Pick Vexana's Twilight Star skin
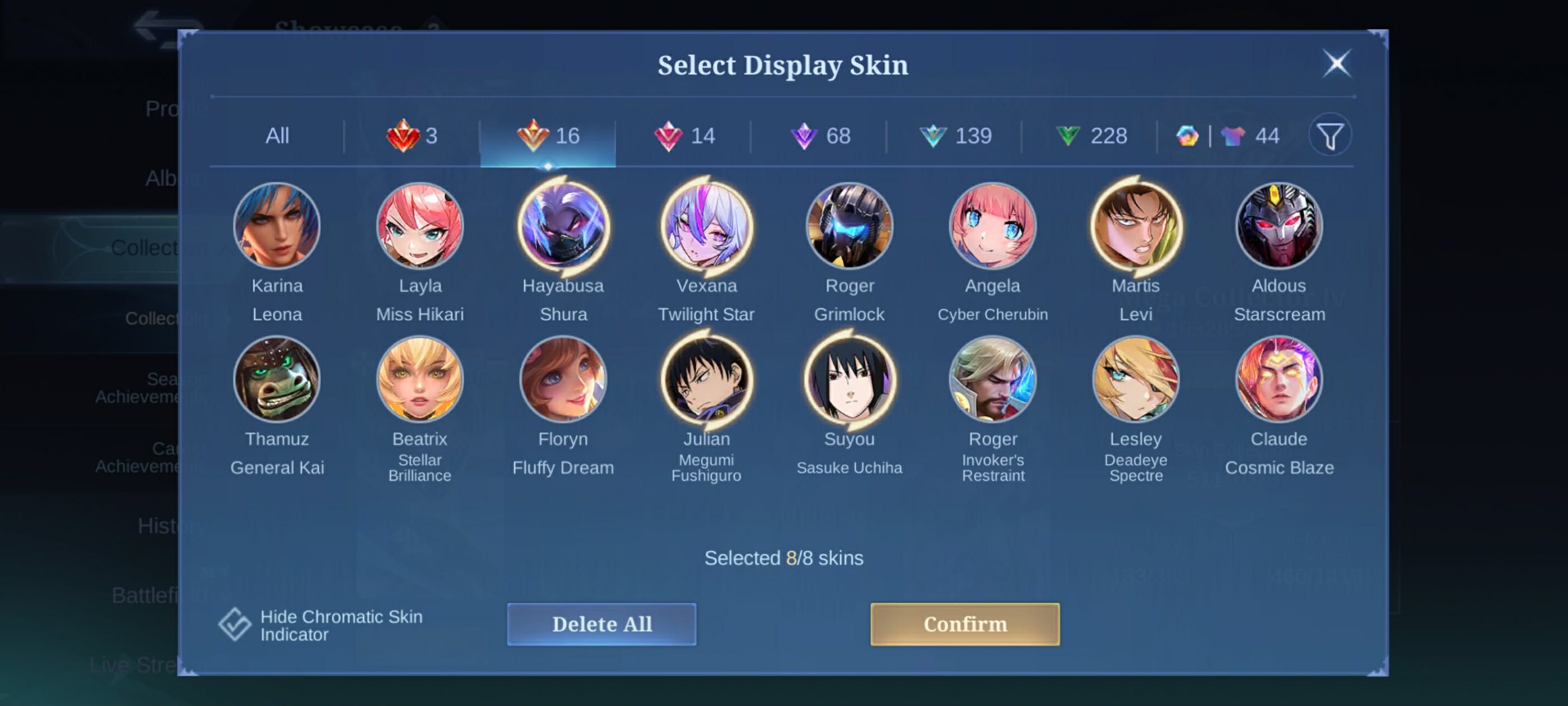 pyautogui.click(x=706, y=226)
